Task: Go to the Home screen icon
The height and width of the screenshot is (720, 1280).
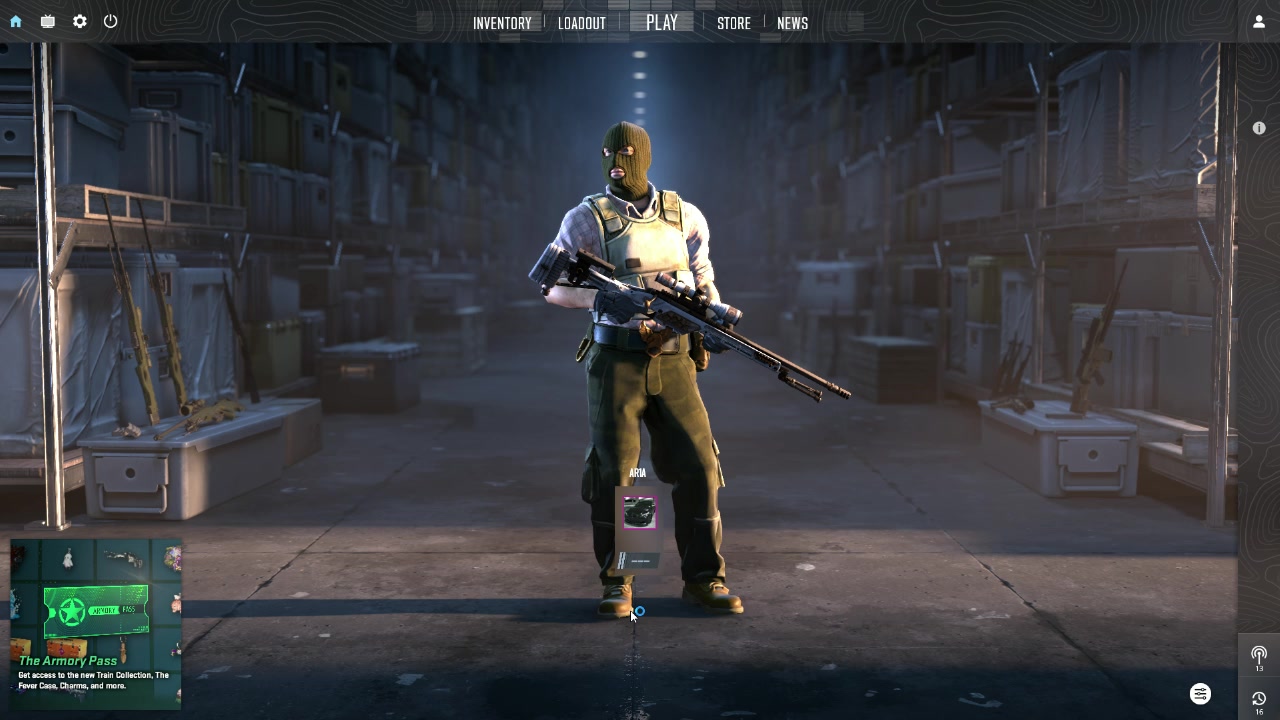Action: coord(16,21)
